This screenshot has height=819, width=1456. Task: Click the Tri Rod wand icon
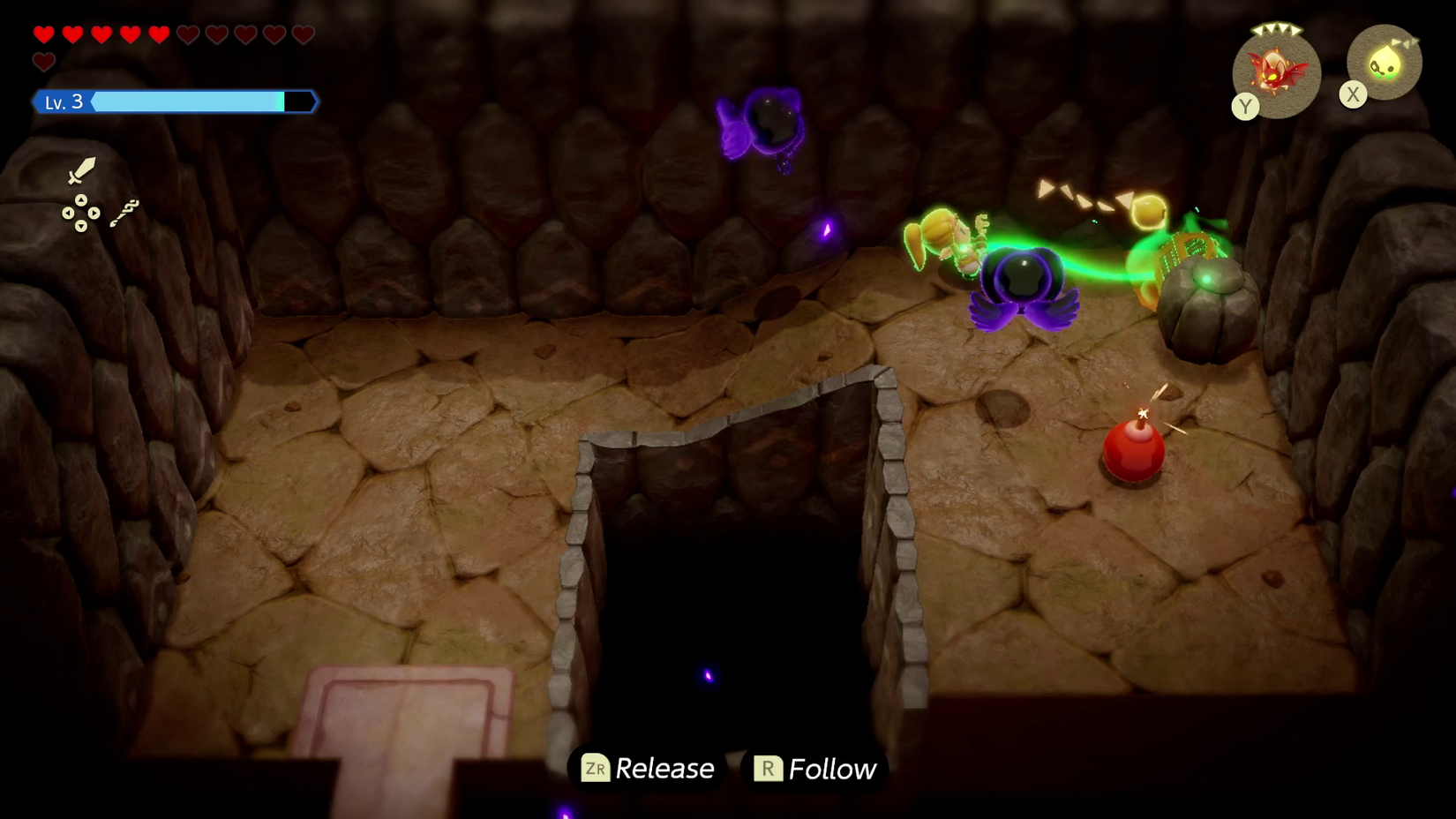point(124,214)
